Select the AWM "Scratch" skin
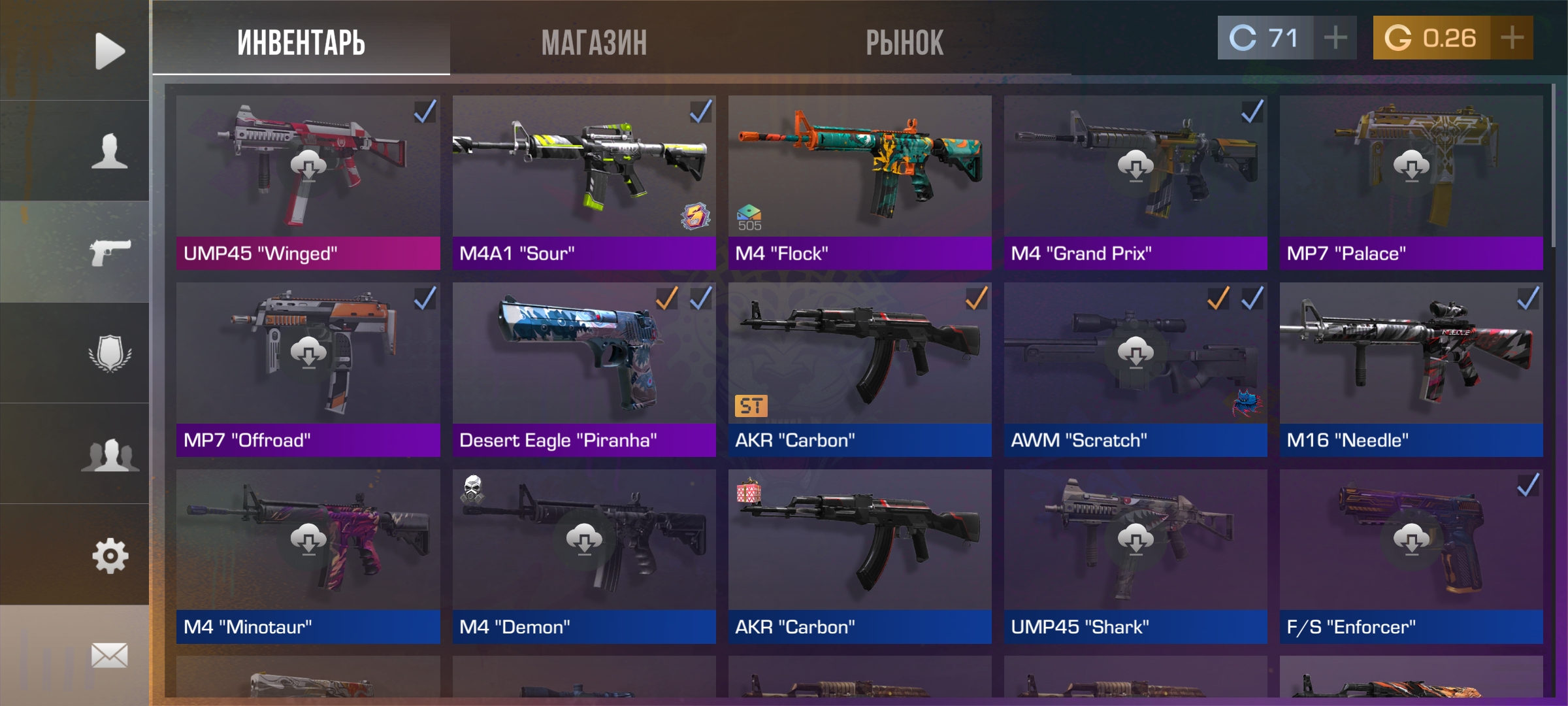The width and height of the screenshot is (1568, 706). click(x=1135, y=369)
